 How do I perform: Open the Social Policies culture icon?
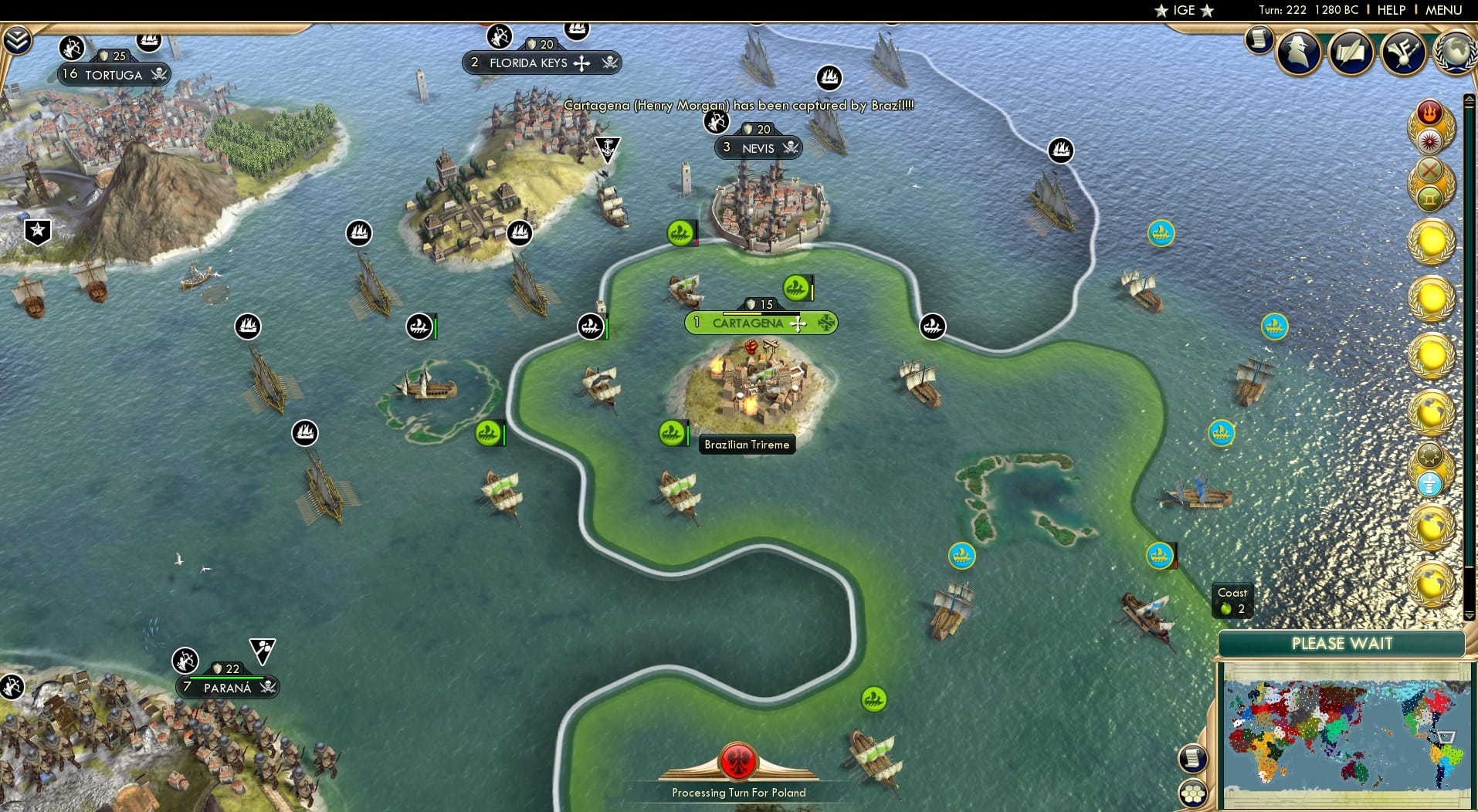(x=1402, y=52)
